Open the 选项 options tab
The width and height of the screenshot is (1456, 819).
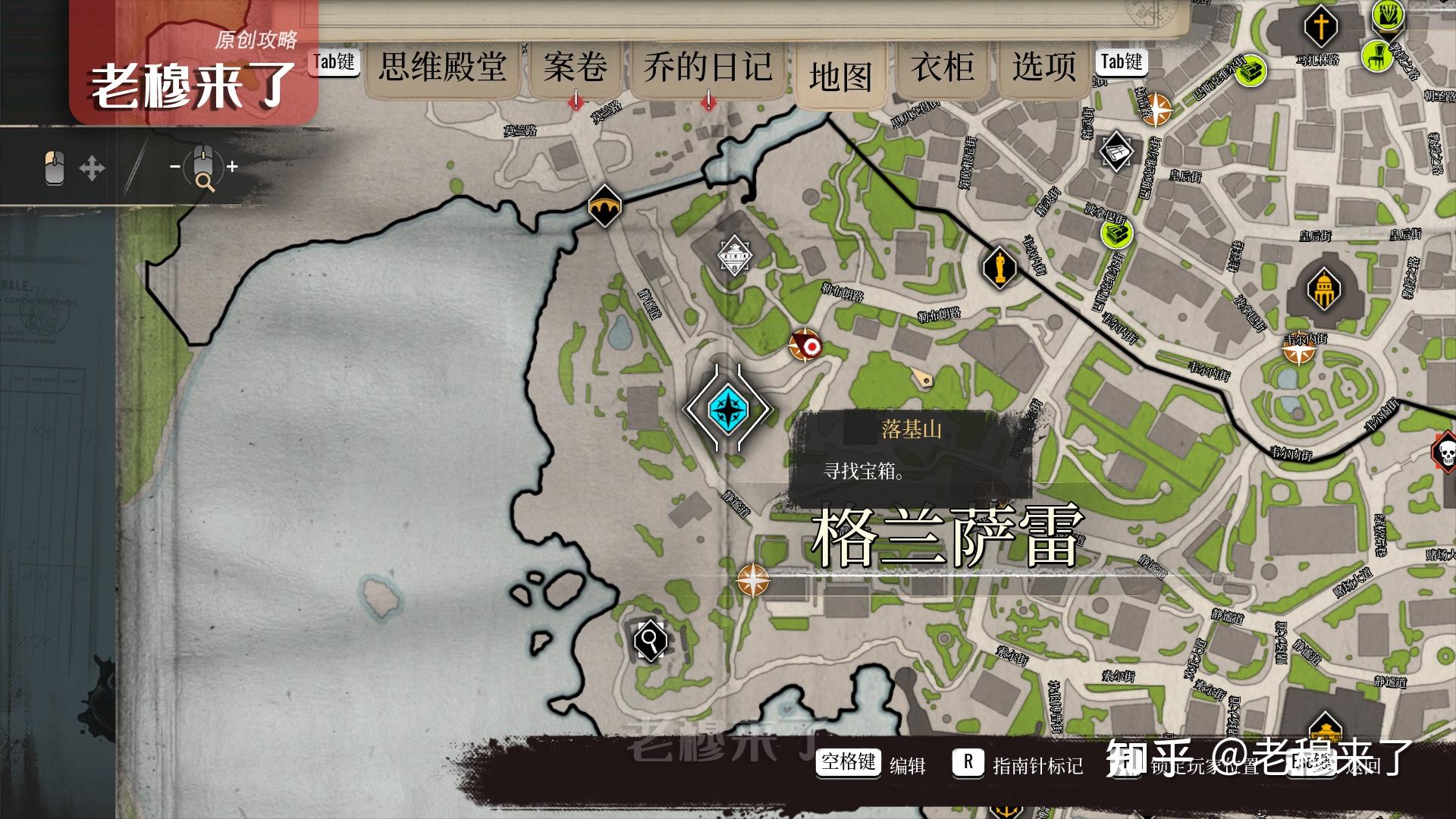(x=1043, y=67)
